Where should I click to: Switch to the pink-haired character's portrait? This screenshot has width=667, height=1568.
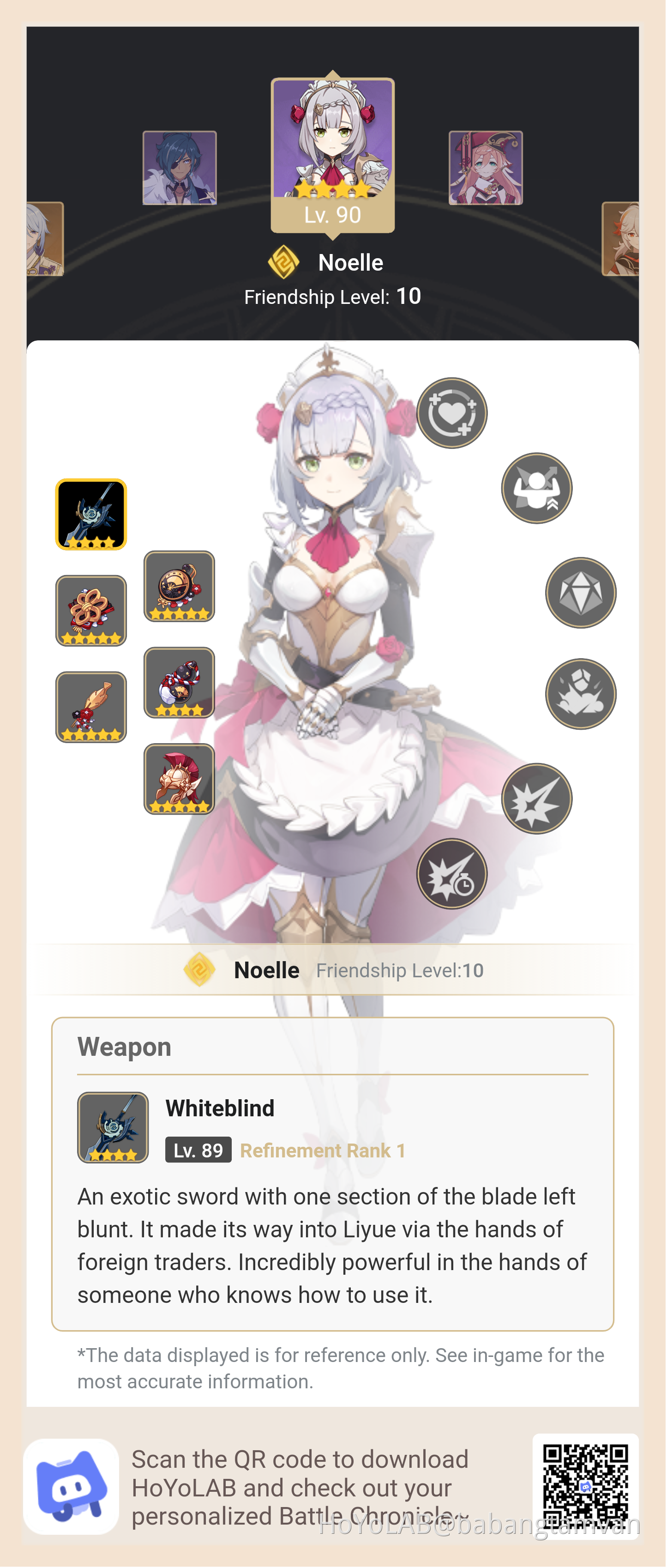click(485, 167)
